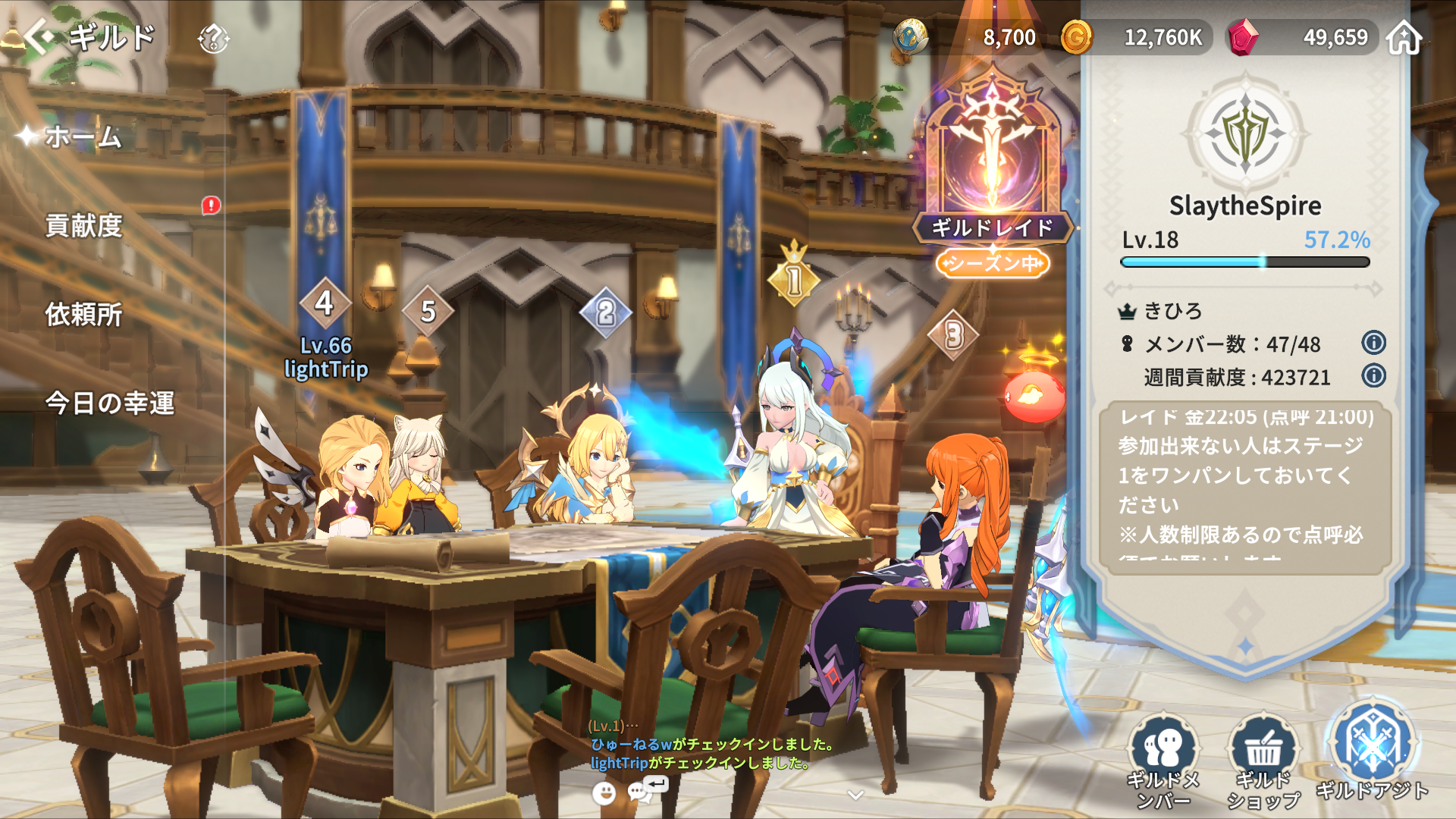Open the 貢献度 contribution menu
1456x819 pixels.
[x=83, y=225]
